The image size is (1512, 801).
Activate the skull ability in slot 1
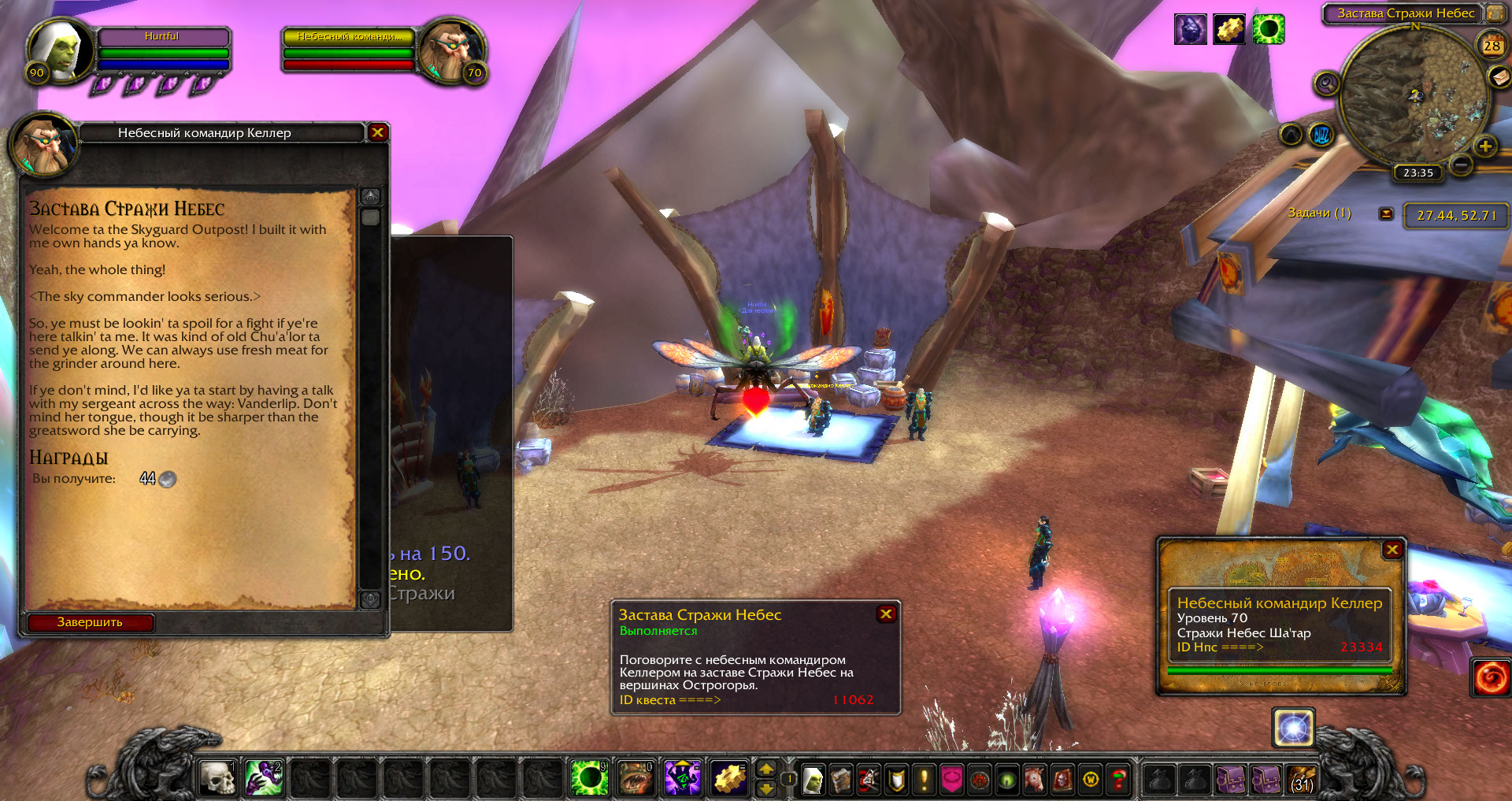217,778
